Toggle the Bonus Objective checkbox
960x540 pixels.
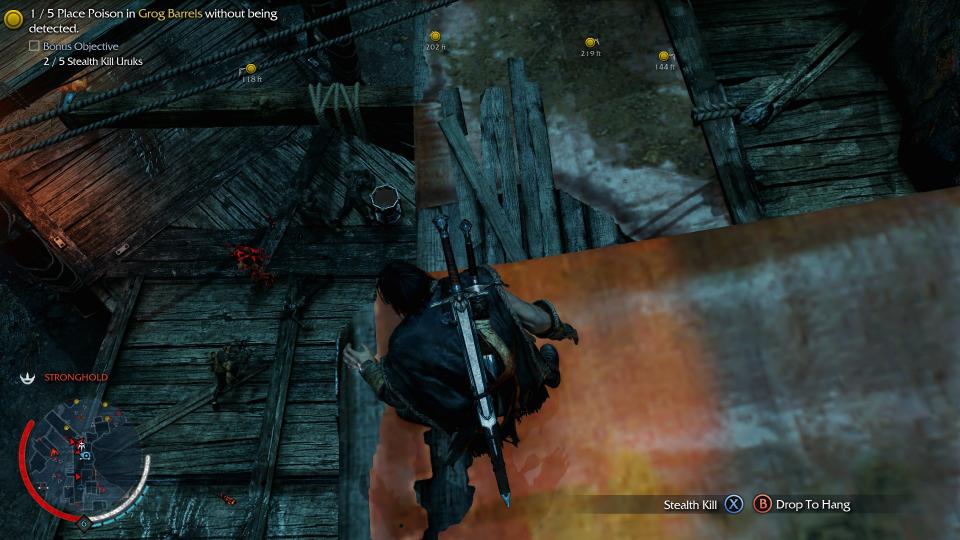34,47
